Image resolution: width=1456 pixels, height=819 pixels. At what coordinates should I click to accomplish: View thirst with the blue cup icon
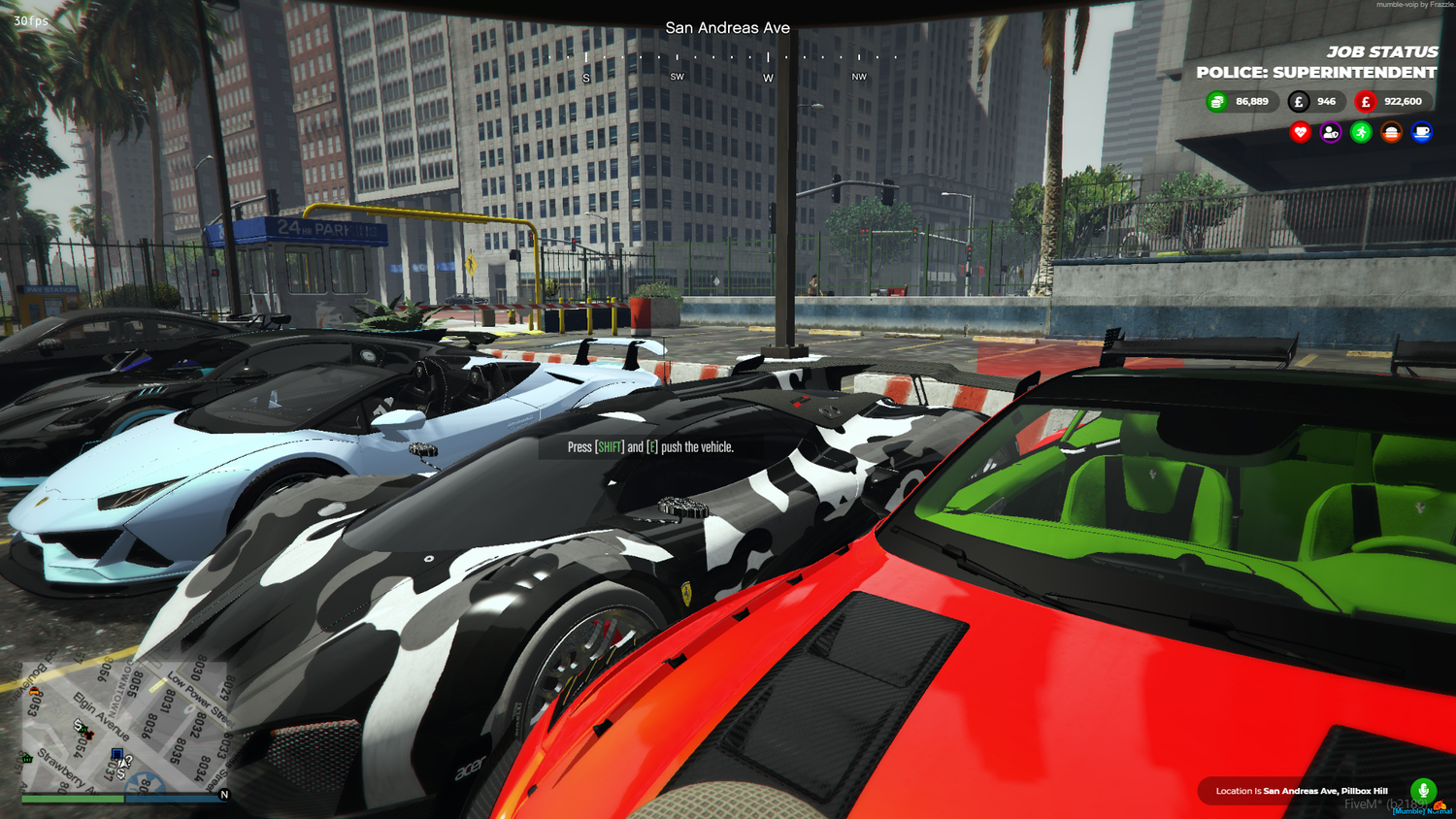point(1419,133)
